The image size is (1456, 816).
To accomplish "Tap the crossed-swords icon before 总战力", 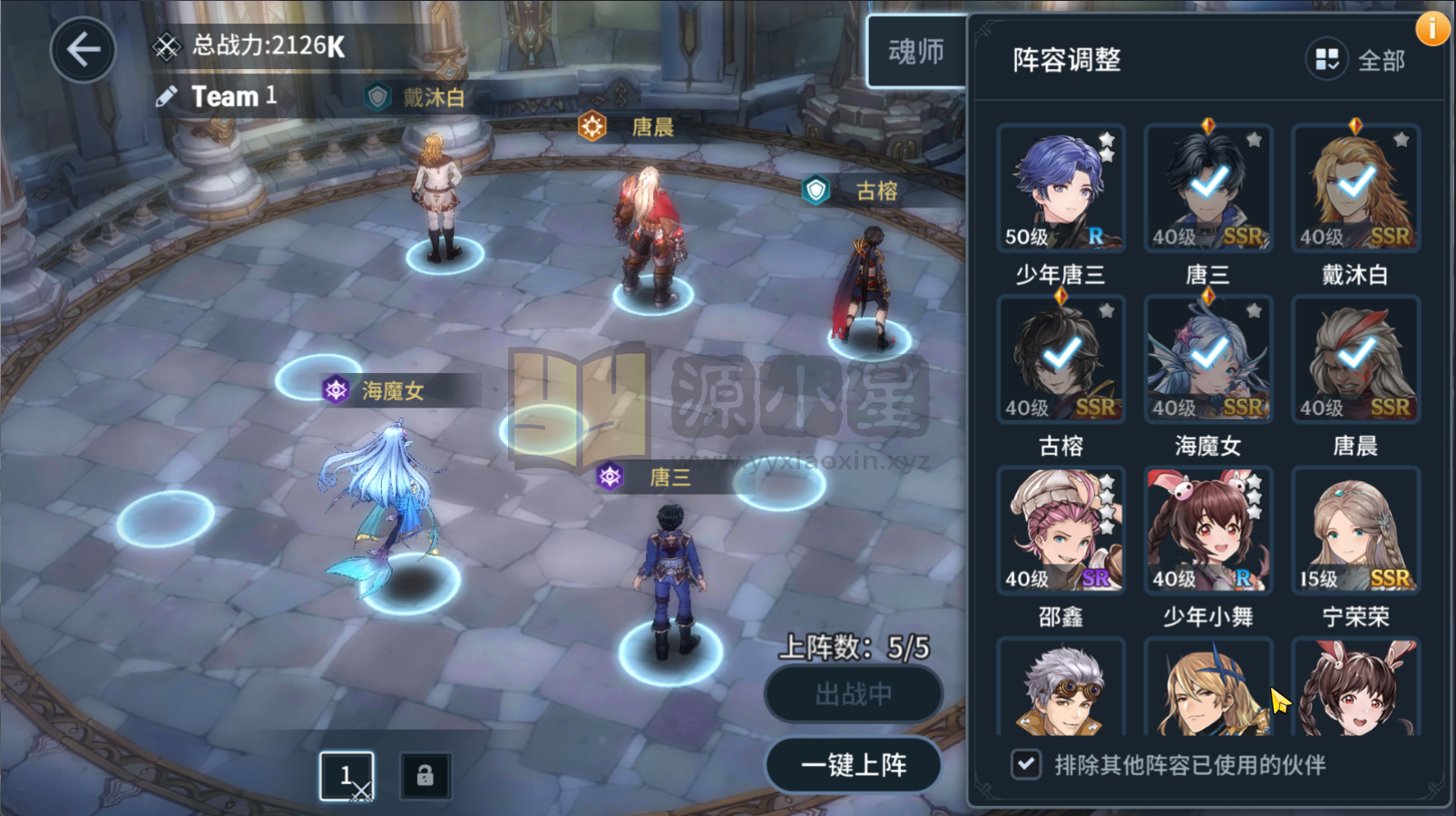I will coord(165,46).
